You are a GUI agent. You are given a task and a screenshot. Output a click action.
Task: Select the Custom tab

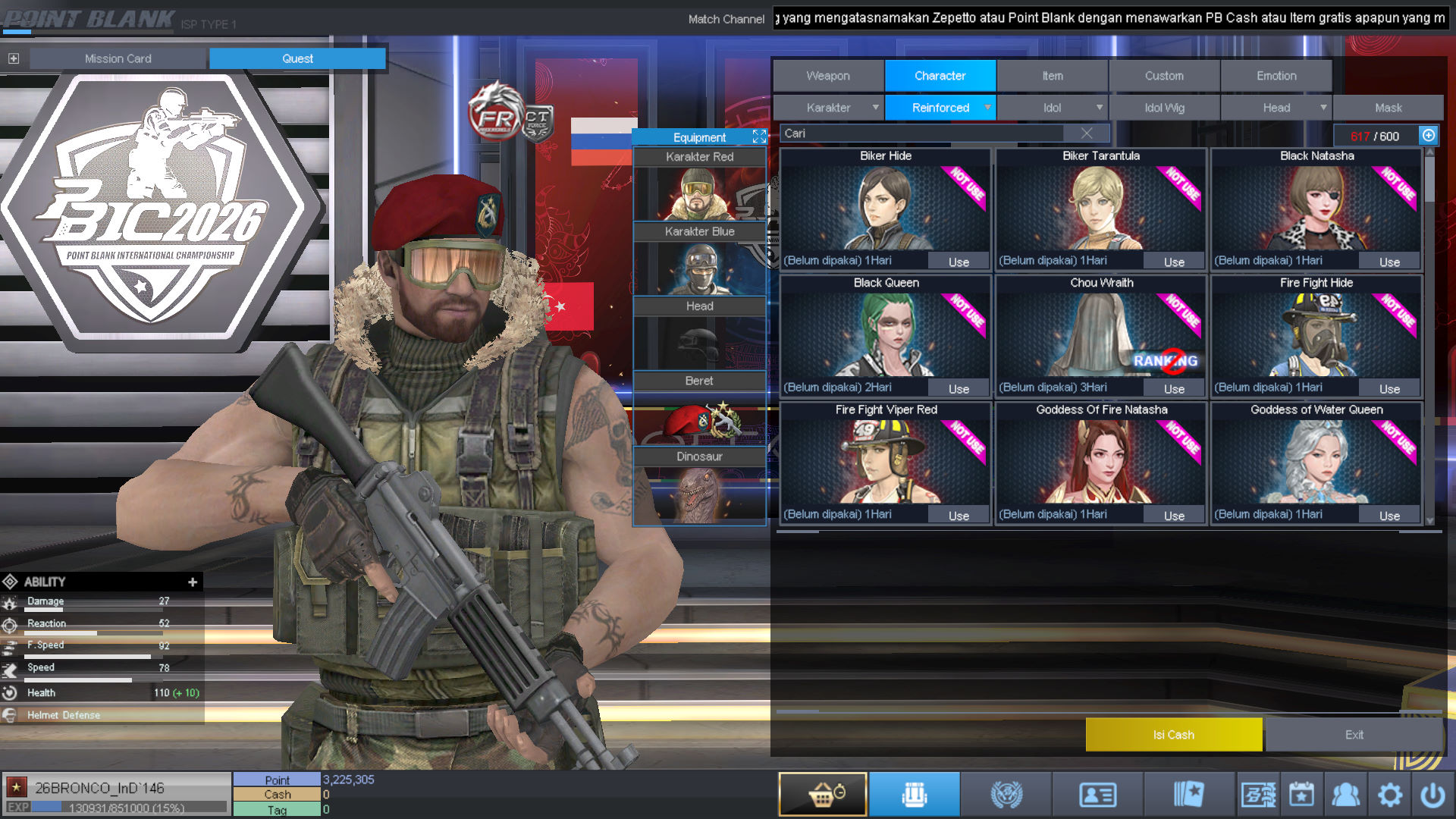1164,76
